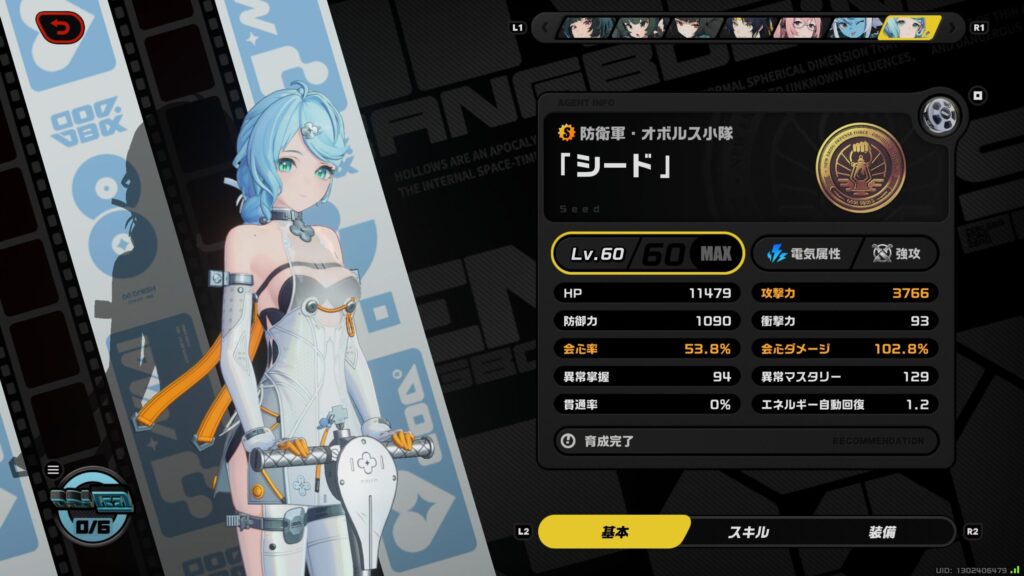Select the Lv.60 MAX level box
1024x576 pixels.
click(648, 253)
